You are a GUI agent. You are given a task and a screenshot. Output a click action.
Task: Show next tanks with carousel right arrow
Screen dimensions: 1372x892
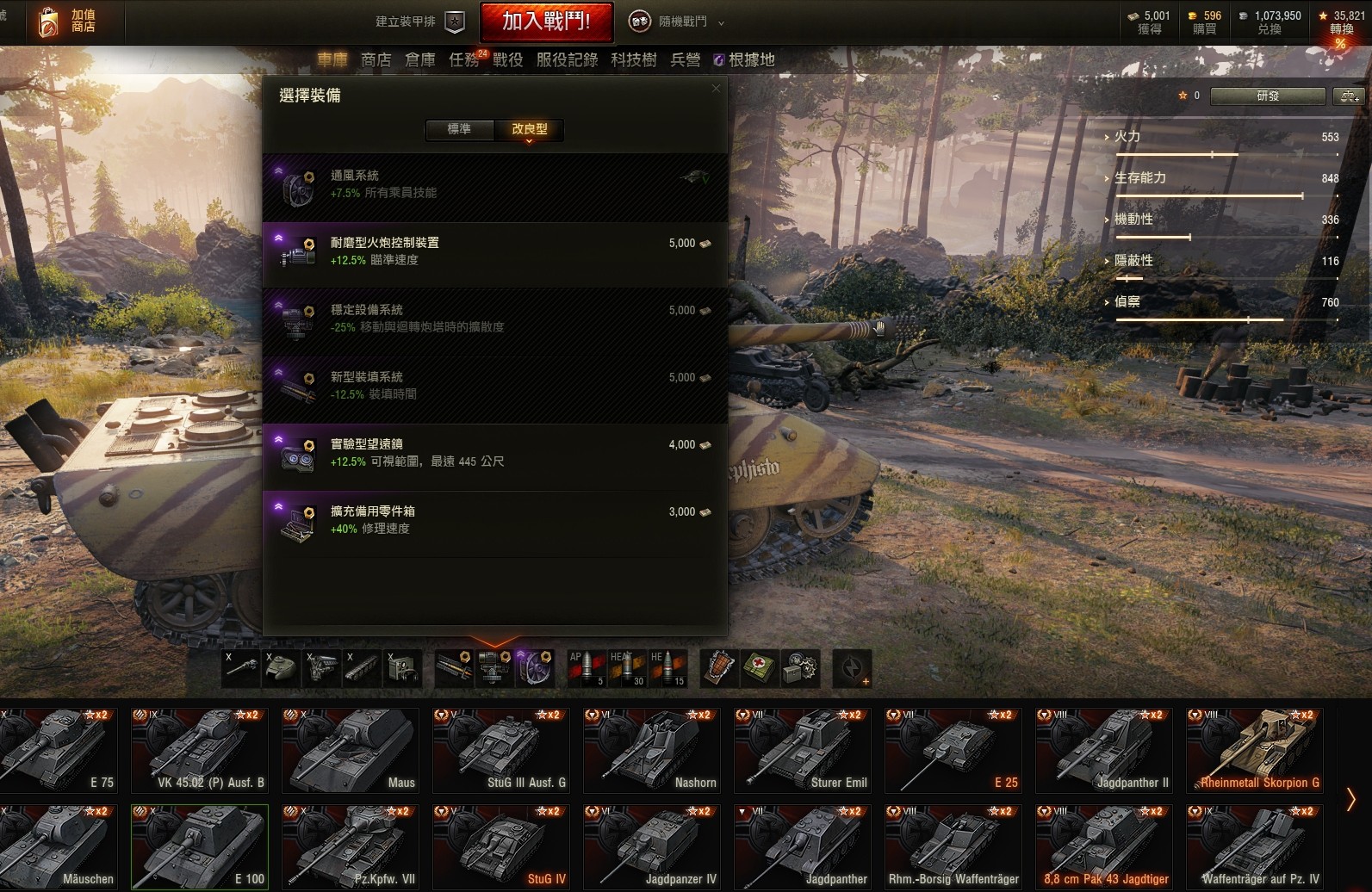pyautogui.click(x=1350, y=799)
